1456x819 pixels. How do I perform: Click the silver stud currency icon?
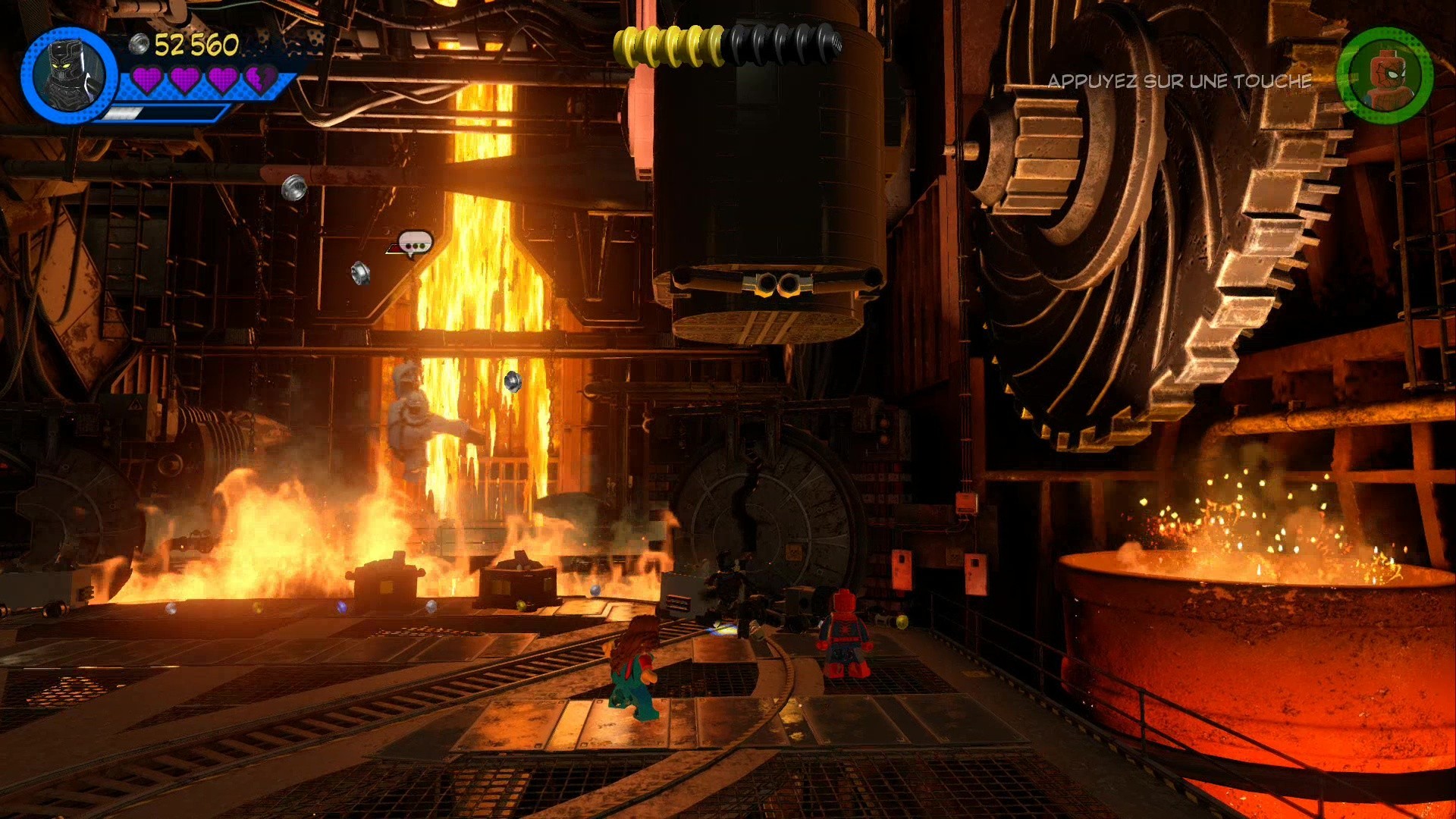[139, 45]
